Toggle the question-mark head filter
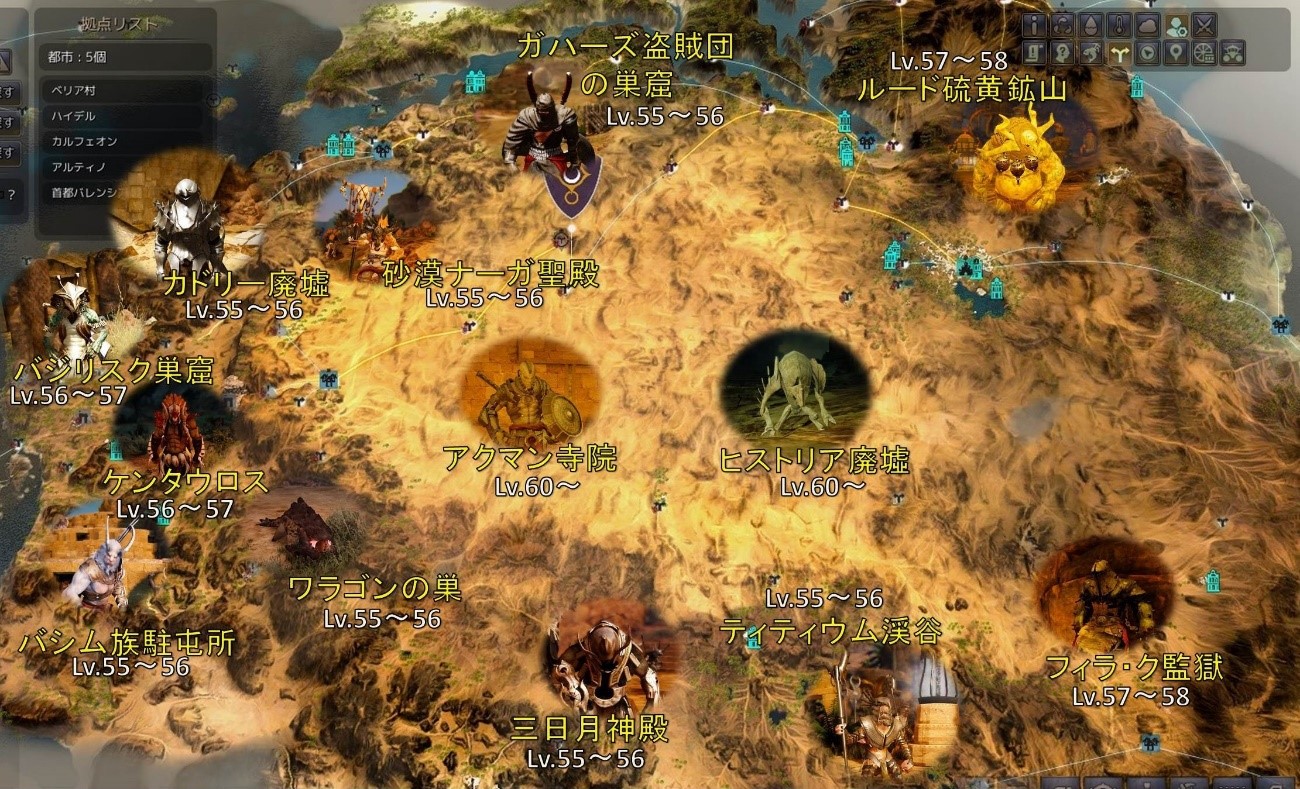The height and width of the screenshot is (789, 1300). (x=1062, y=52)
